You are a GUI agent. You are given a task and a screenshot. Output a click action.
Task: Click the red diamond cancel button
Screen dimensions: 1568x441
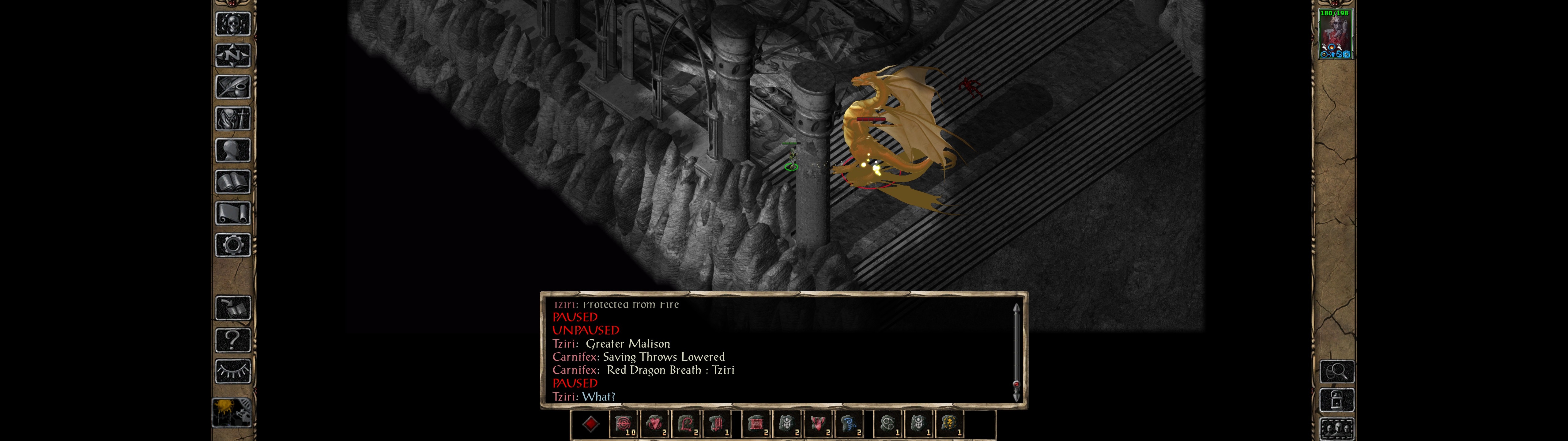click(590, 424)
